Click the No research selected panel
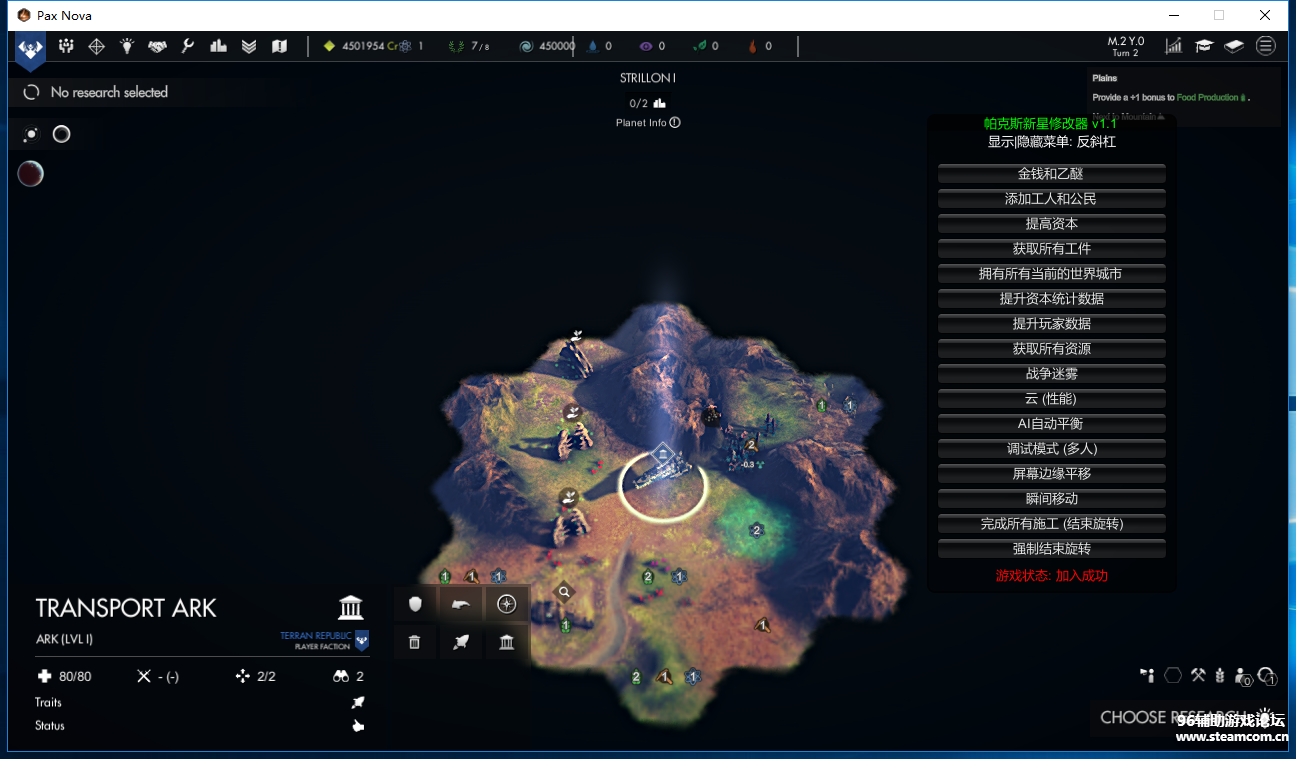 [108, 93]
